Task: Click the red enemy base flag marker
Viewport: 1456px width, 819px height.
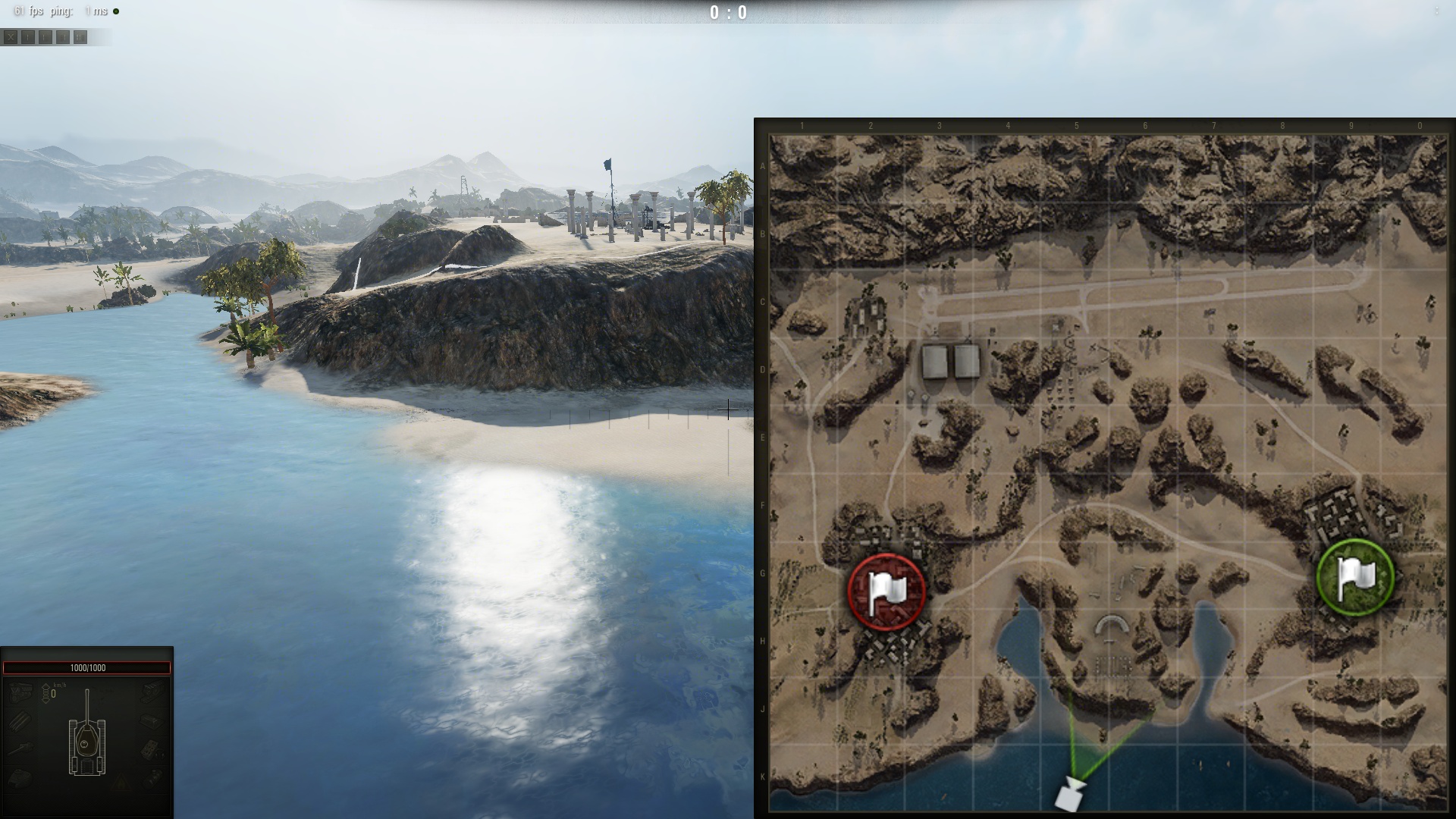Action: pyautogui.click(x=886, y=591)
